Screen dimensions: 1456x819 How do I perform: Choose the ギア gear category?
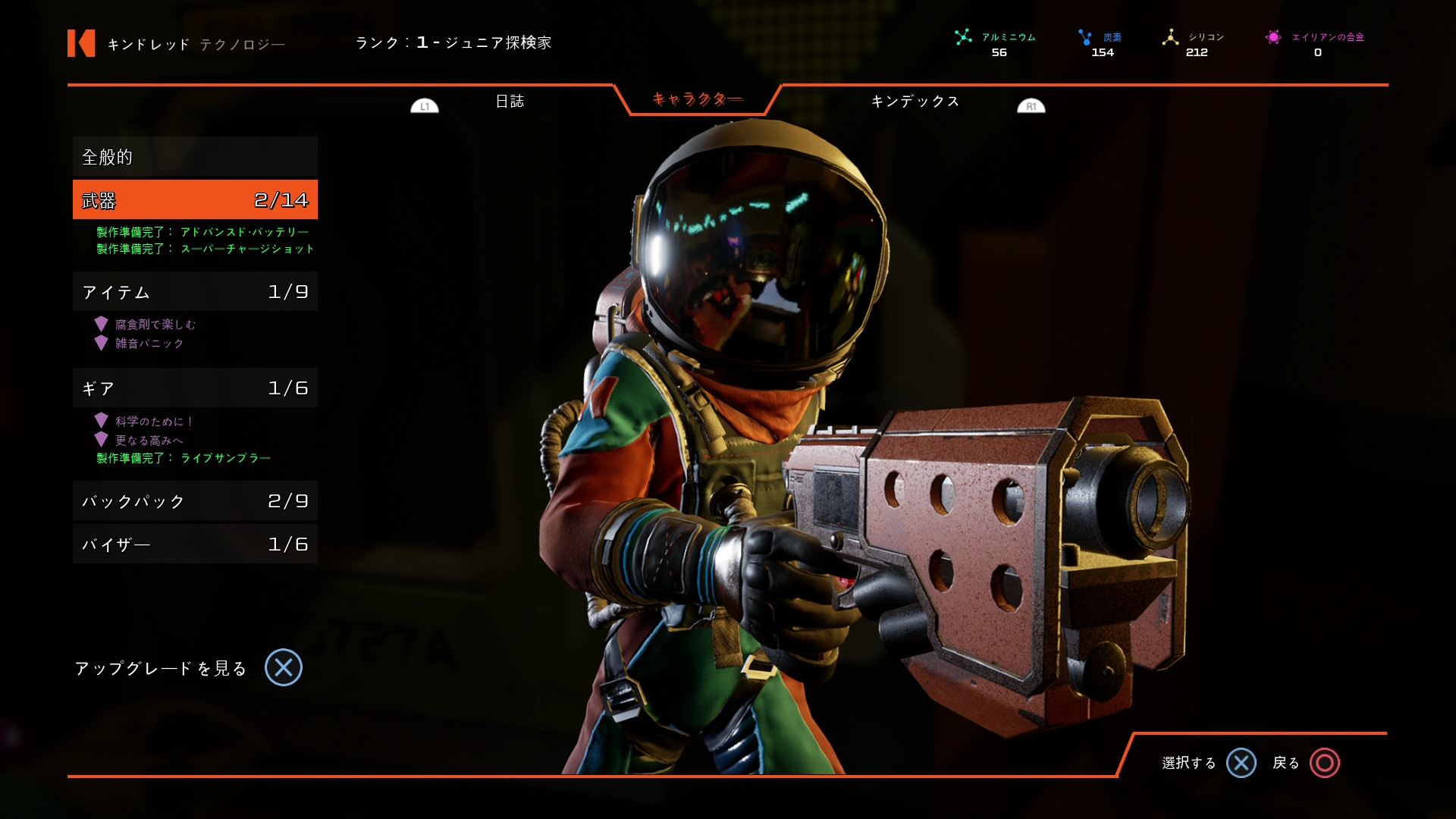click(195, 388)
